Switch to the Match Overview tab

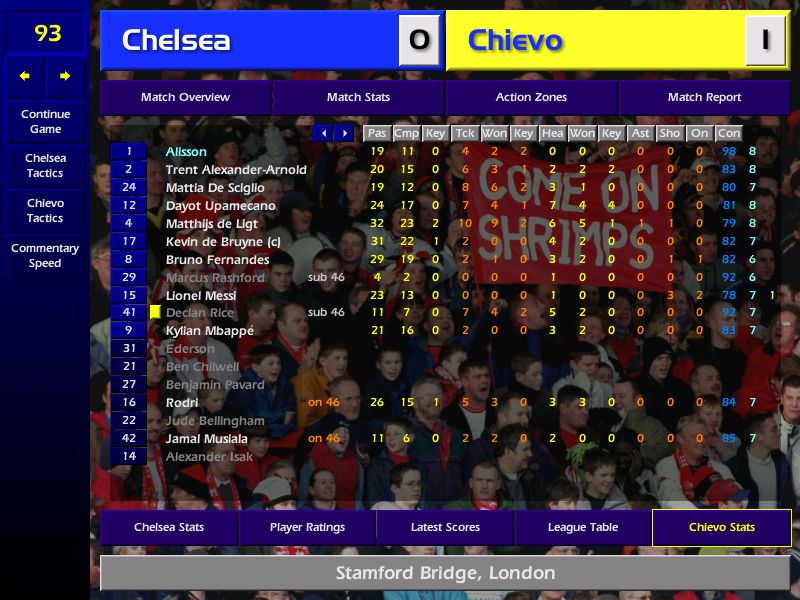185,97
